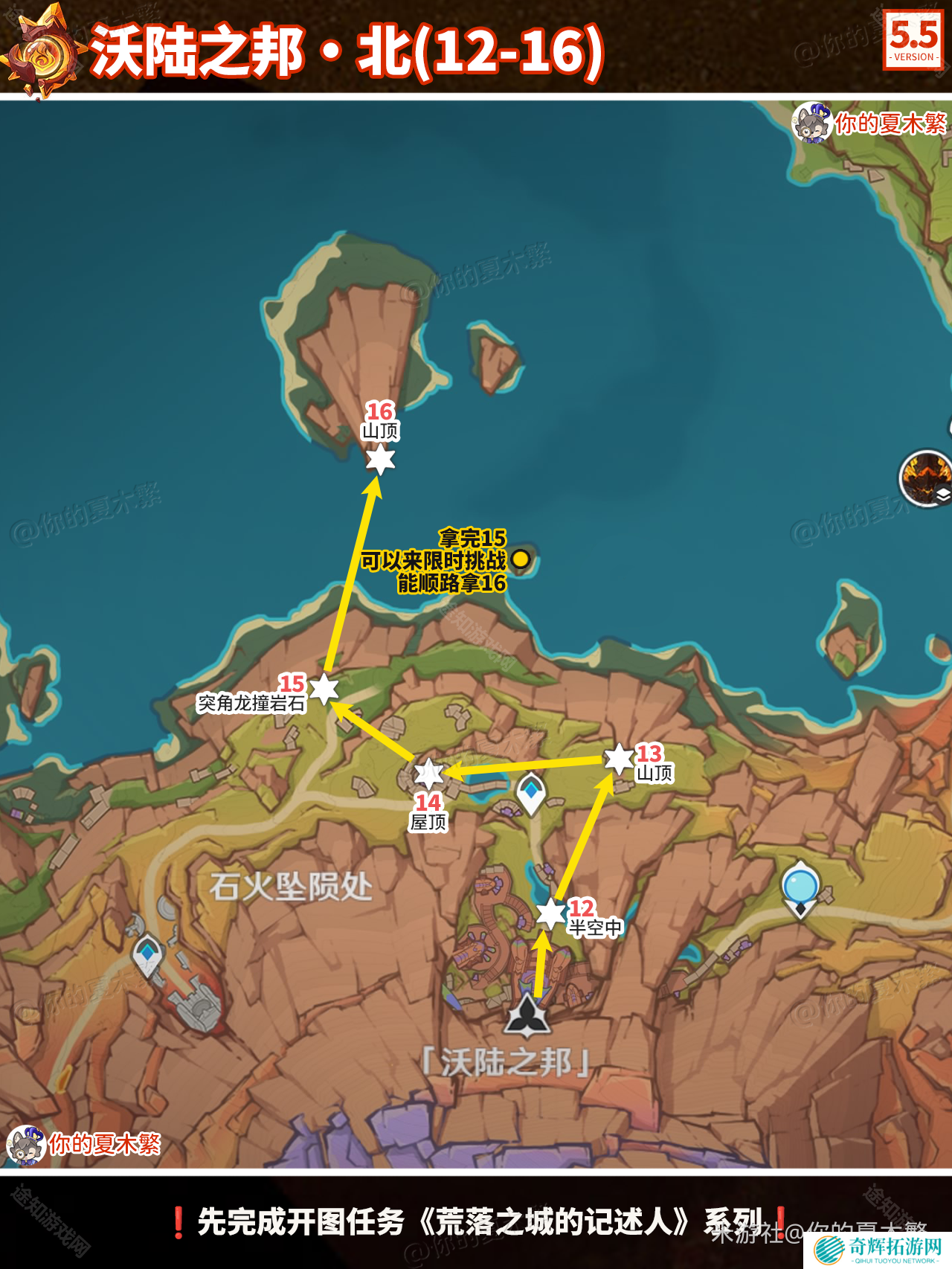Select star marker 12 labeled 半空中
Screen dimensions: 952x1269
coord(550,913)
